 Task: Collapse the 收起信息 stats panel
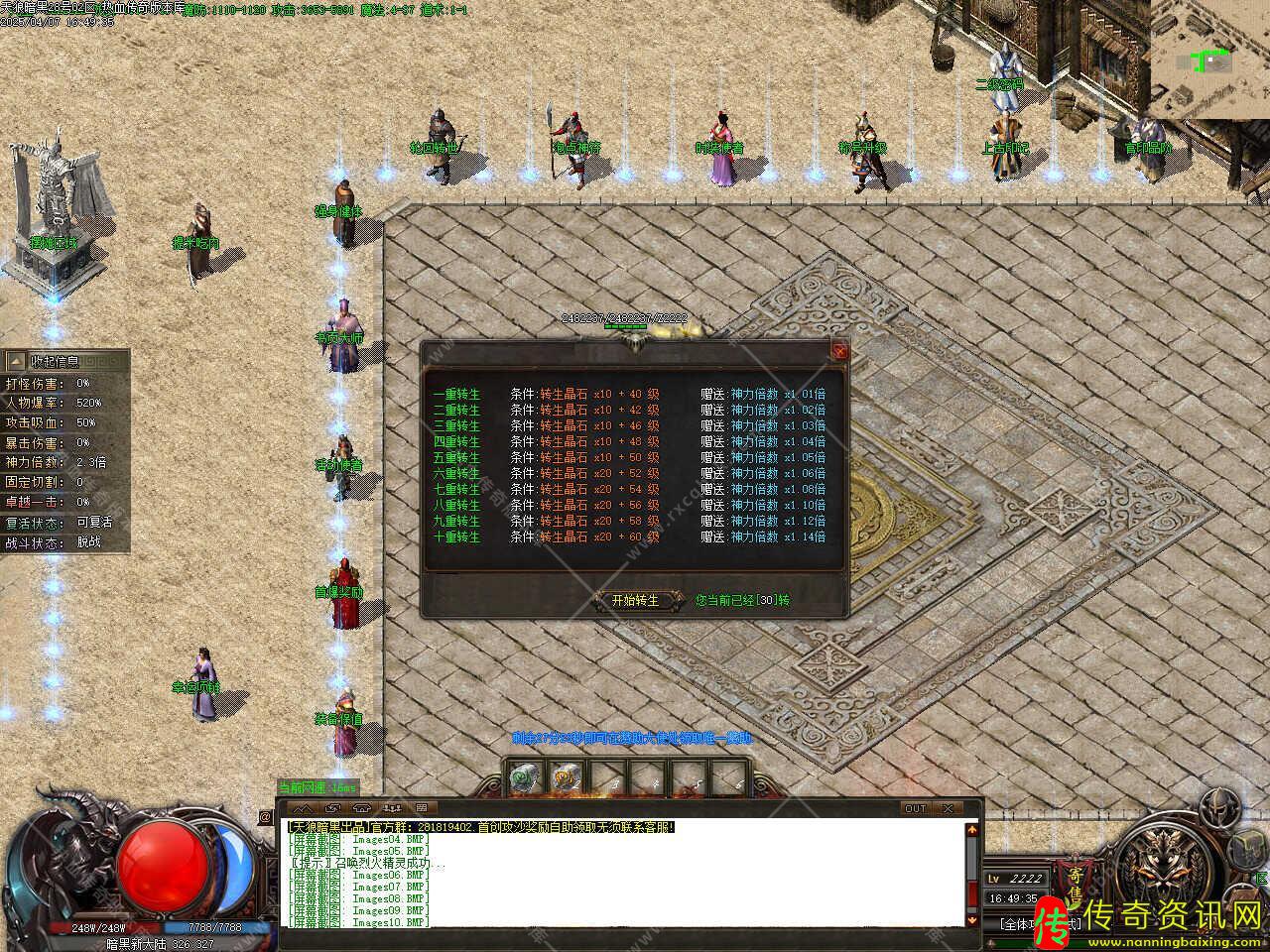(17, 362)
